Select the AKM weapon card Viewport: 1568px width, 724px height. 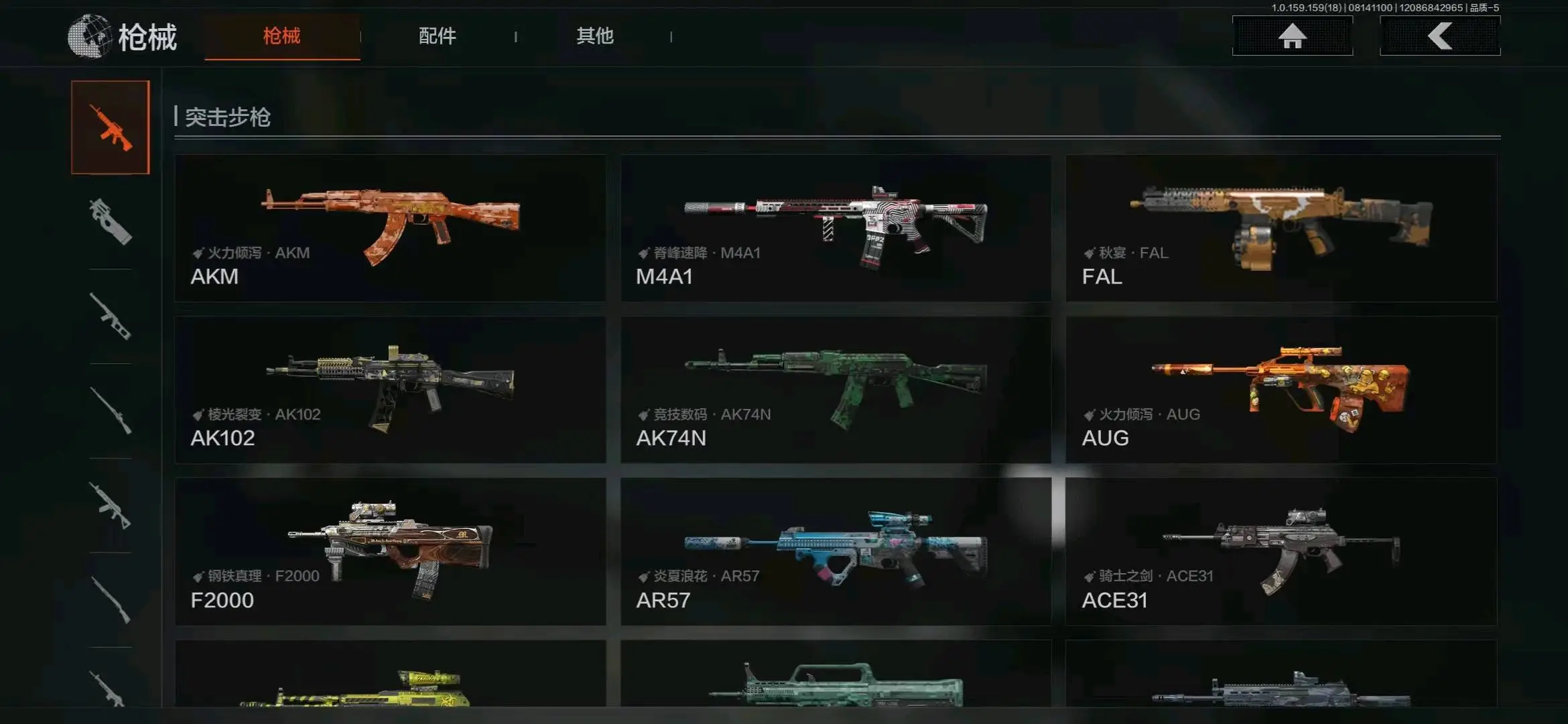pyautogui.click(x=390, y=229)
